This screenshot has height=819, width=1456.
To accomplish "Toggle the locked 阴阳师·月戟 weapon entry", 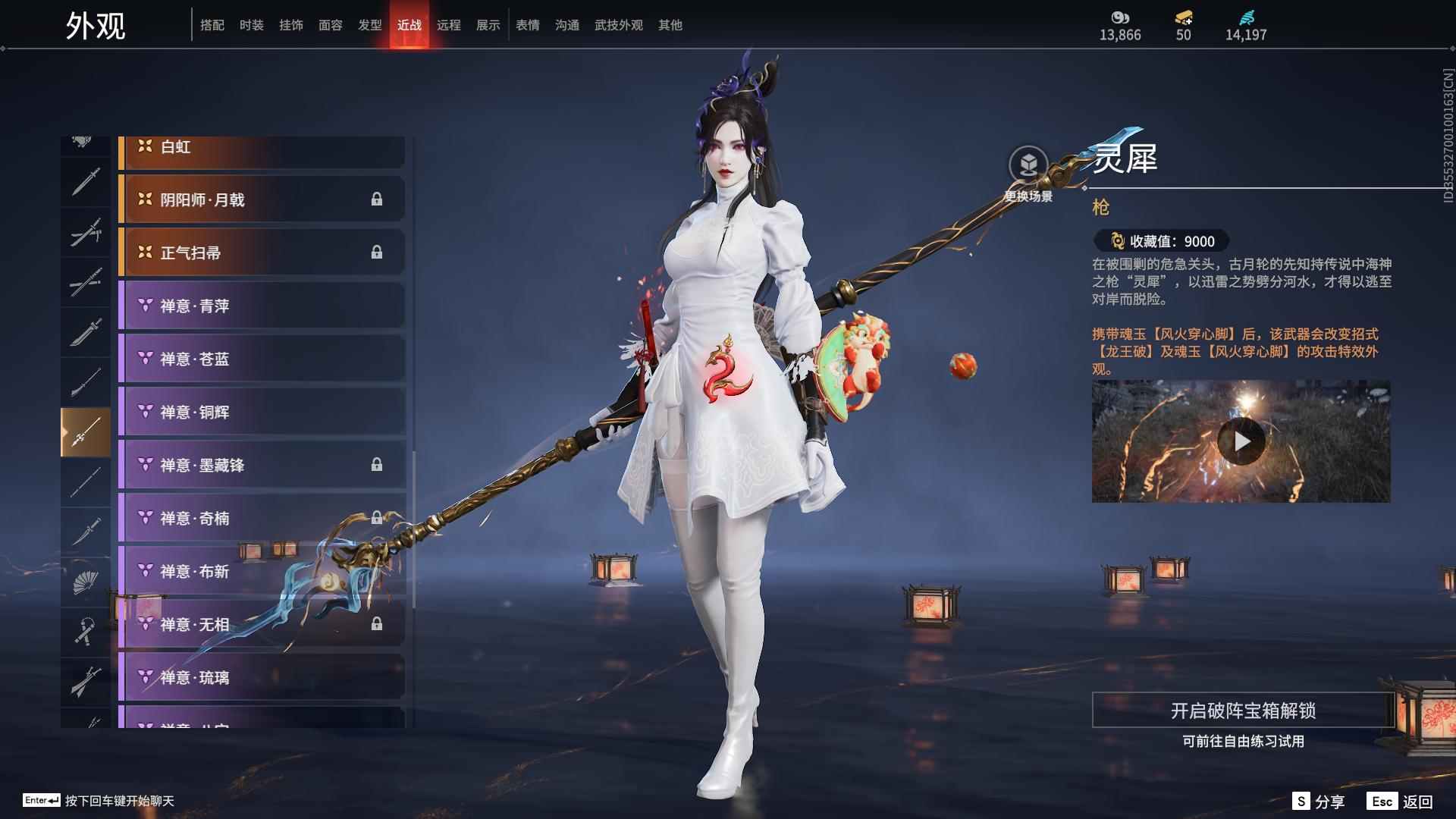I will [x=262, y=199].
